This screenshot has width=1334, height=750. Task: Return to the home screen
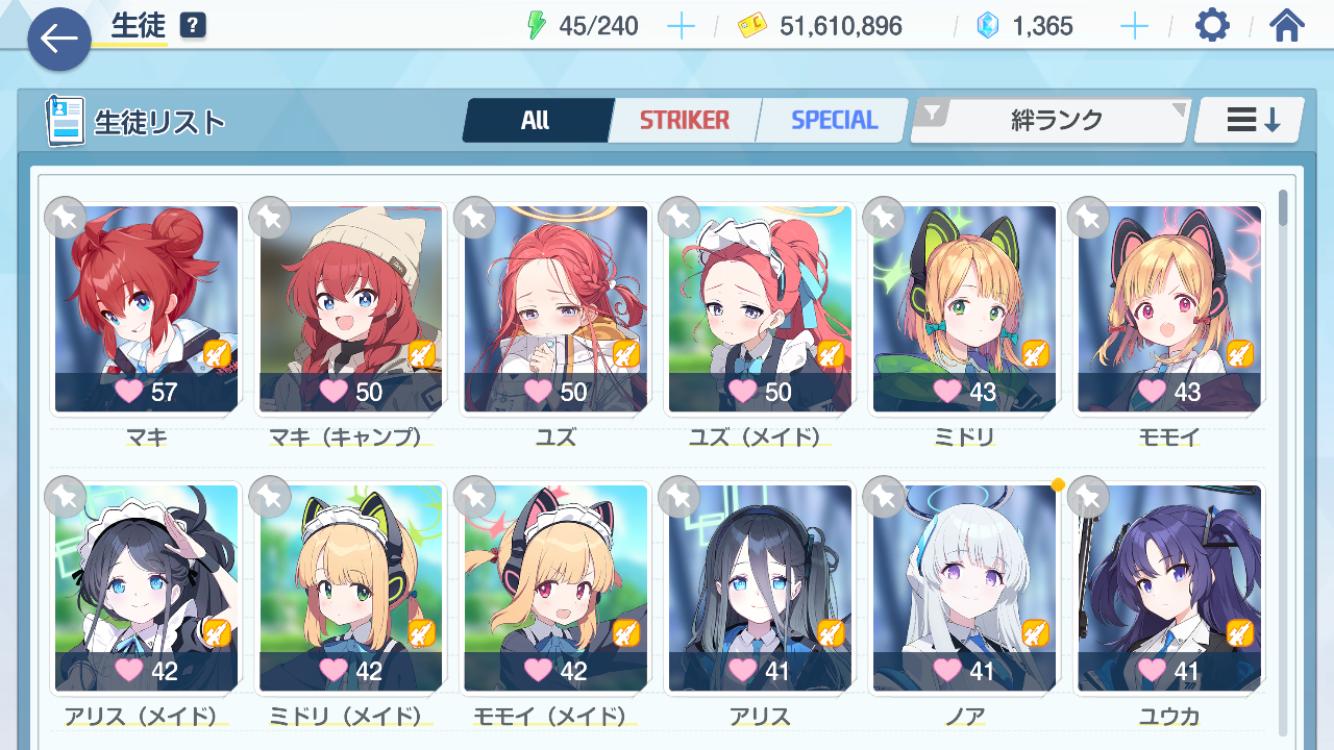tap(1286, 26)
